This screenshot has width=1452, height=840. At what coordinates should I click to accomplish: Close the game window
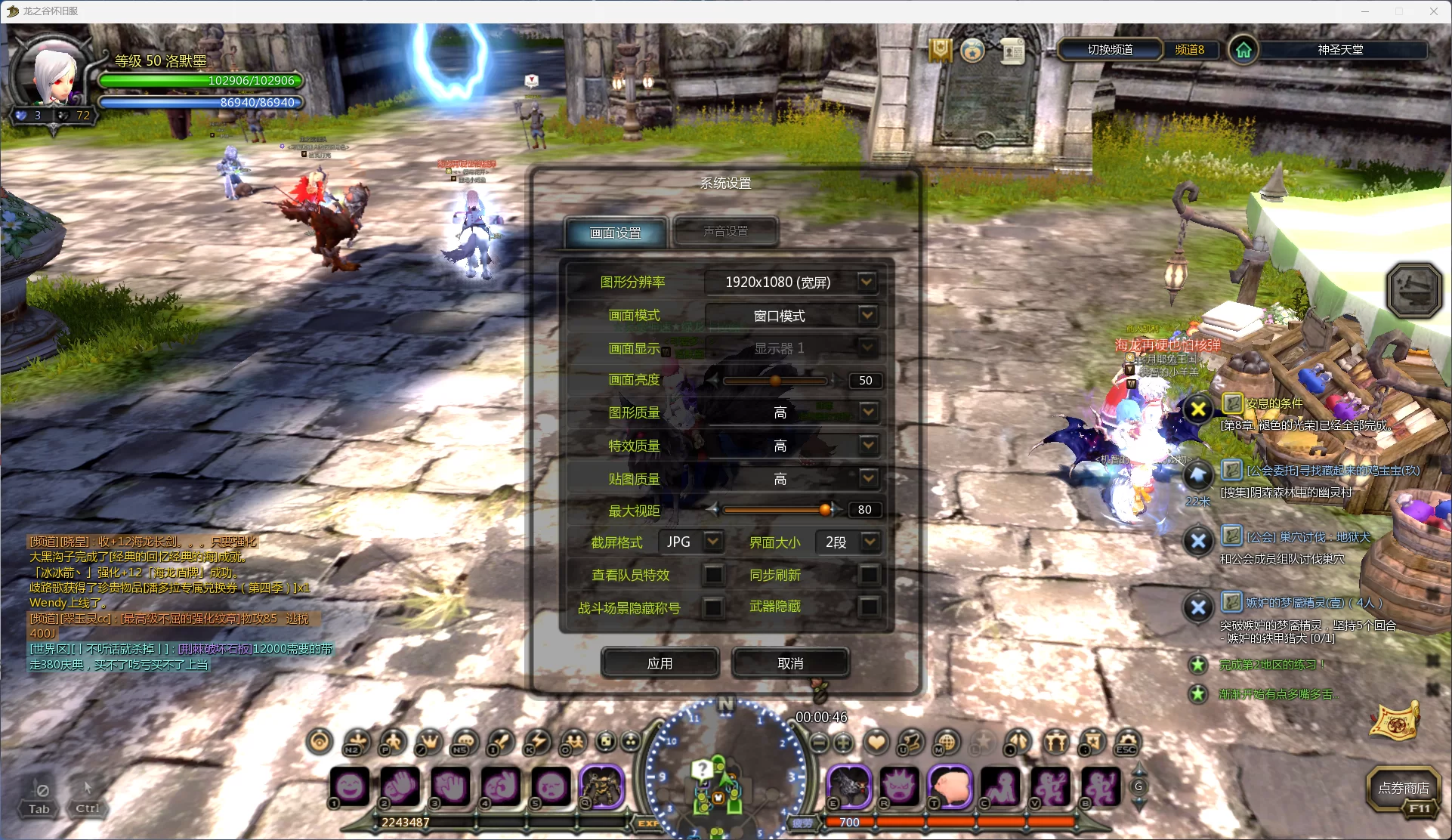click(x=1433, y=11)
